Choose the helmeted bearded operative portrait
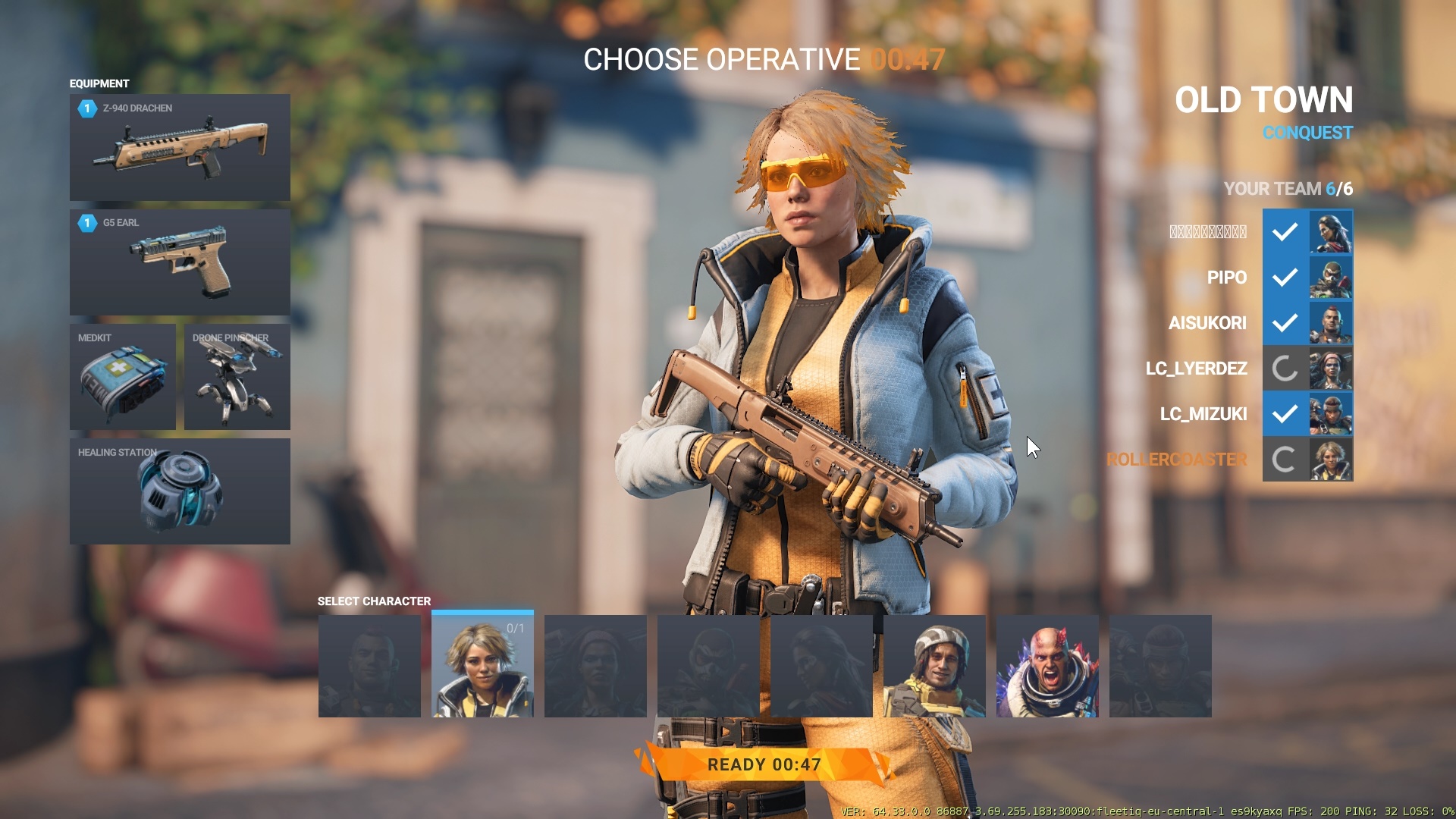The height and width of the screenshot is (819, 1456). click(x=934, y=666)
